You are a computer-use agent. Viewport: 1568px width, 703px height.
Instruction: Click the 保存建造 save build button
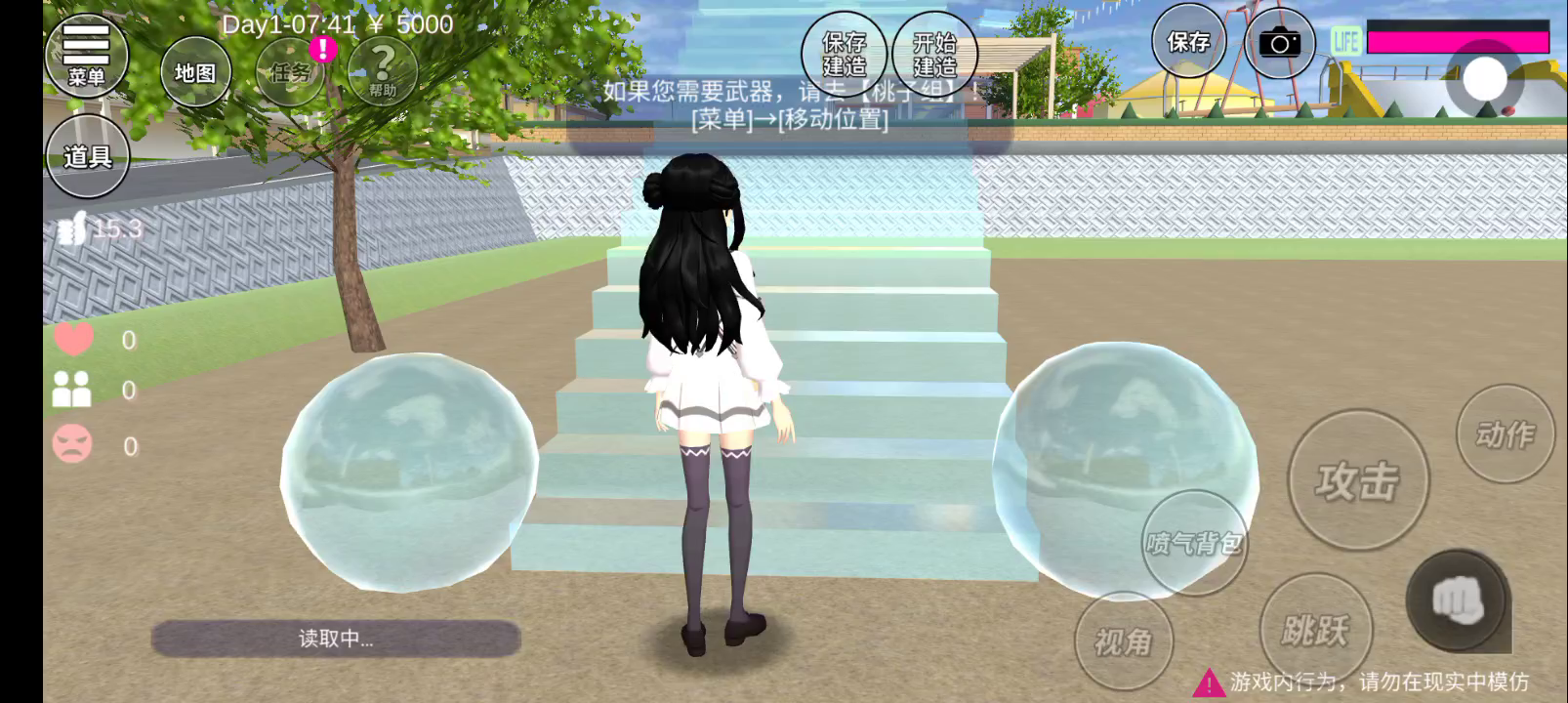[845, 54]
